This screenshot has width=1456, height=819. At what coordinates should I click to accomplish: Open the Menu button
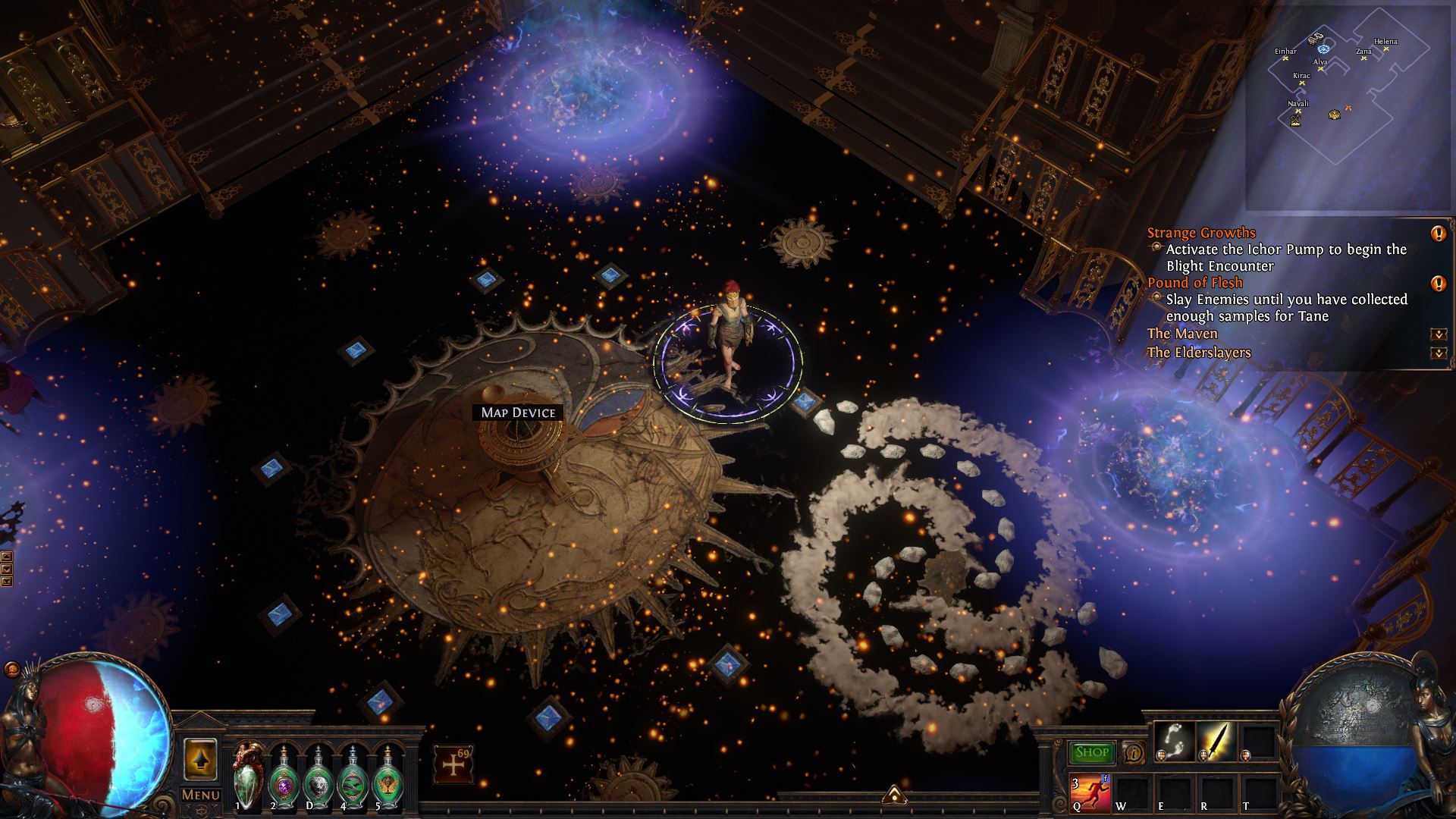click(200, 794)
